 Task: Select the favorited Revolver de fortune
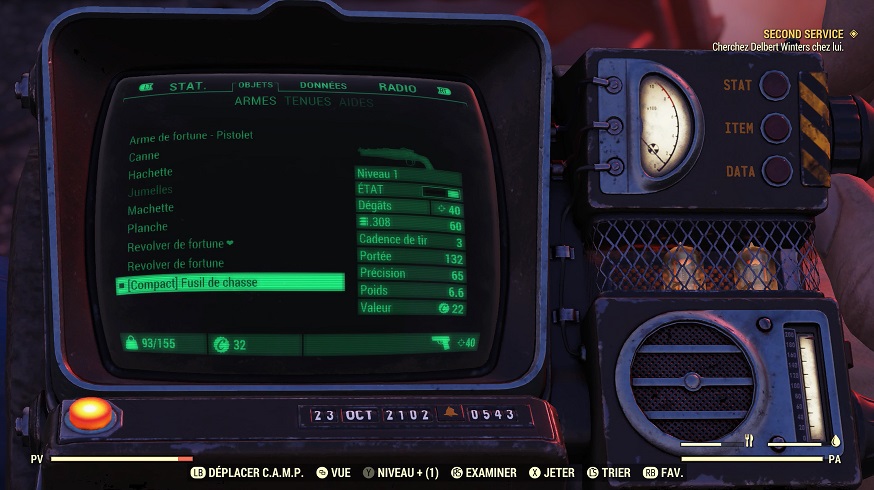pyautogui.click(x=180, y=245)
